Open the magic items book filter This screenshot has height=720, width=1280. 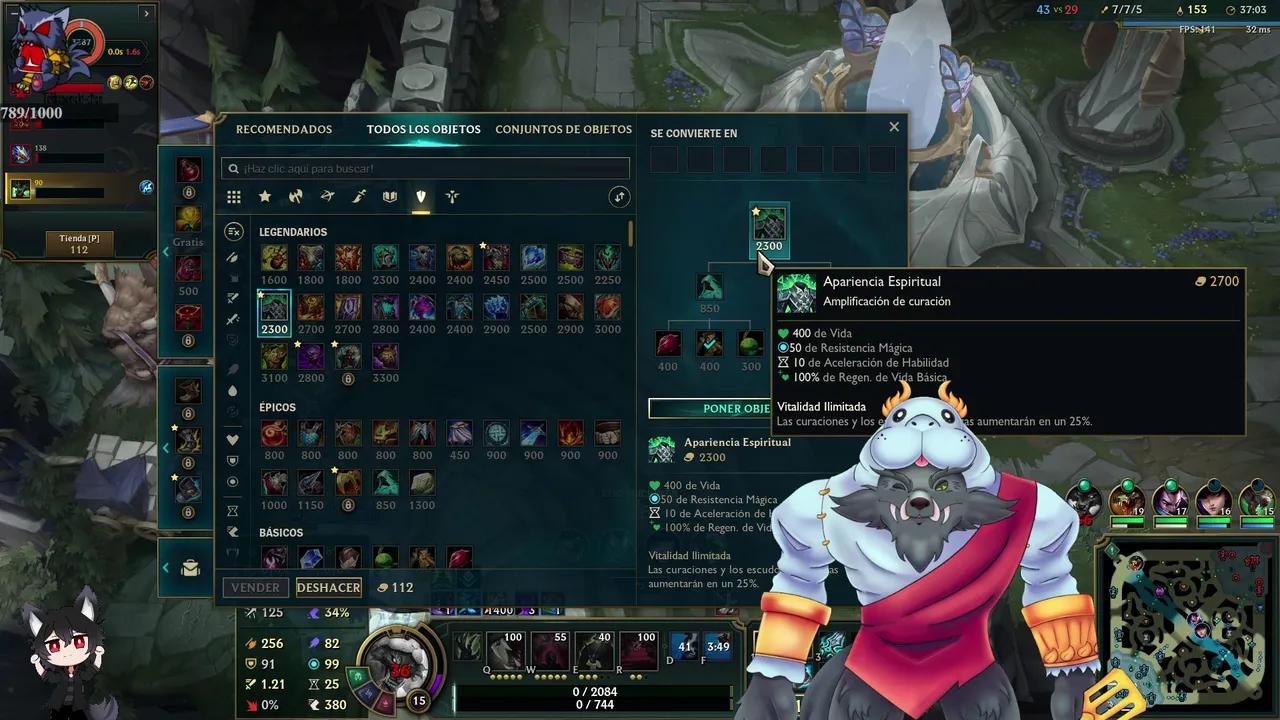click(390, 197)
